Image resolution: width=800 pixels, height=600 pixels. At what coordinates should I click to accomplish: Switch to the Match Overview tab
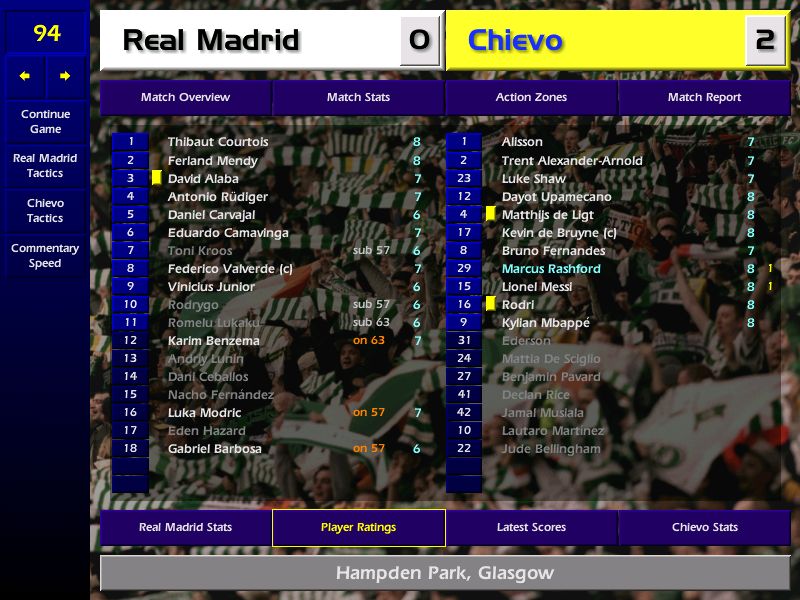(x=185, y=97)
